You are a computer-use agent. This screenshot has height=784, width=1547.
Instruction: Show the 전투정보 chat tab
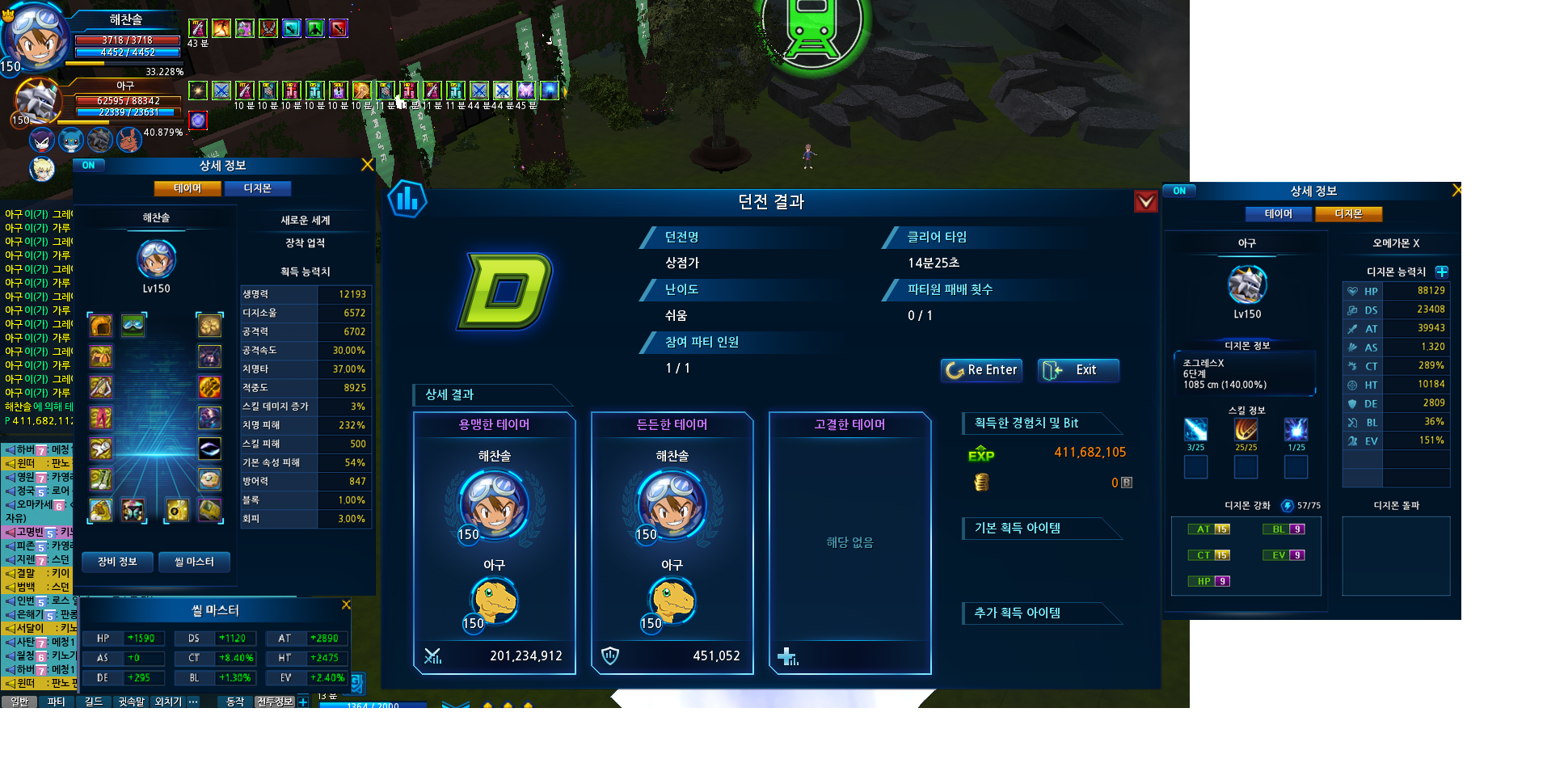(x=275, y=702)
